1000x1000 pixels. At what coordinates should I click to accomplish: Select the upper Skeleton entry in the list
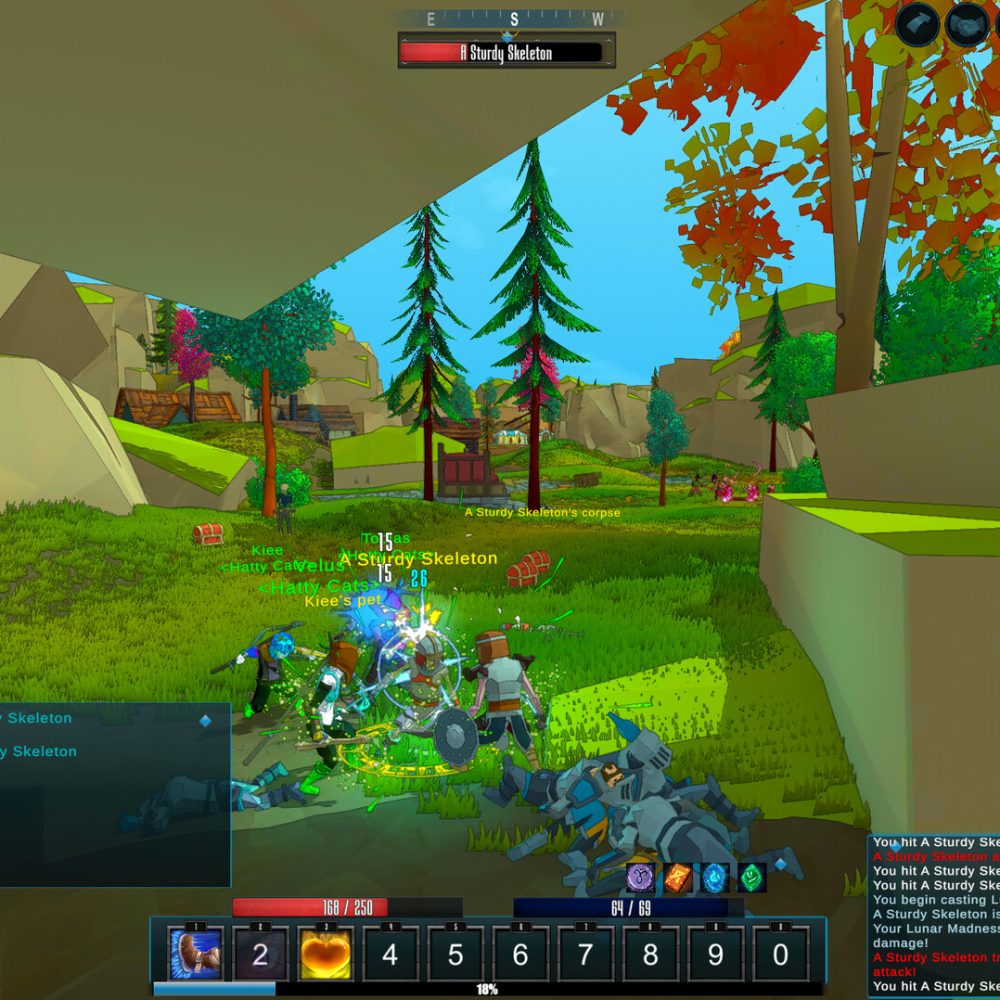tap(40, 718)
